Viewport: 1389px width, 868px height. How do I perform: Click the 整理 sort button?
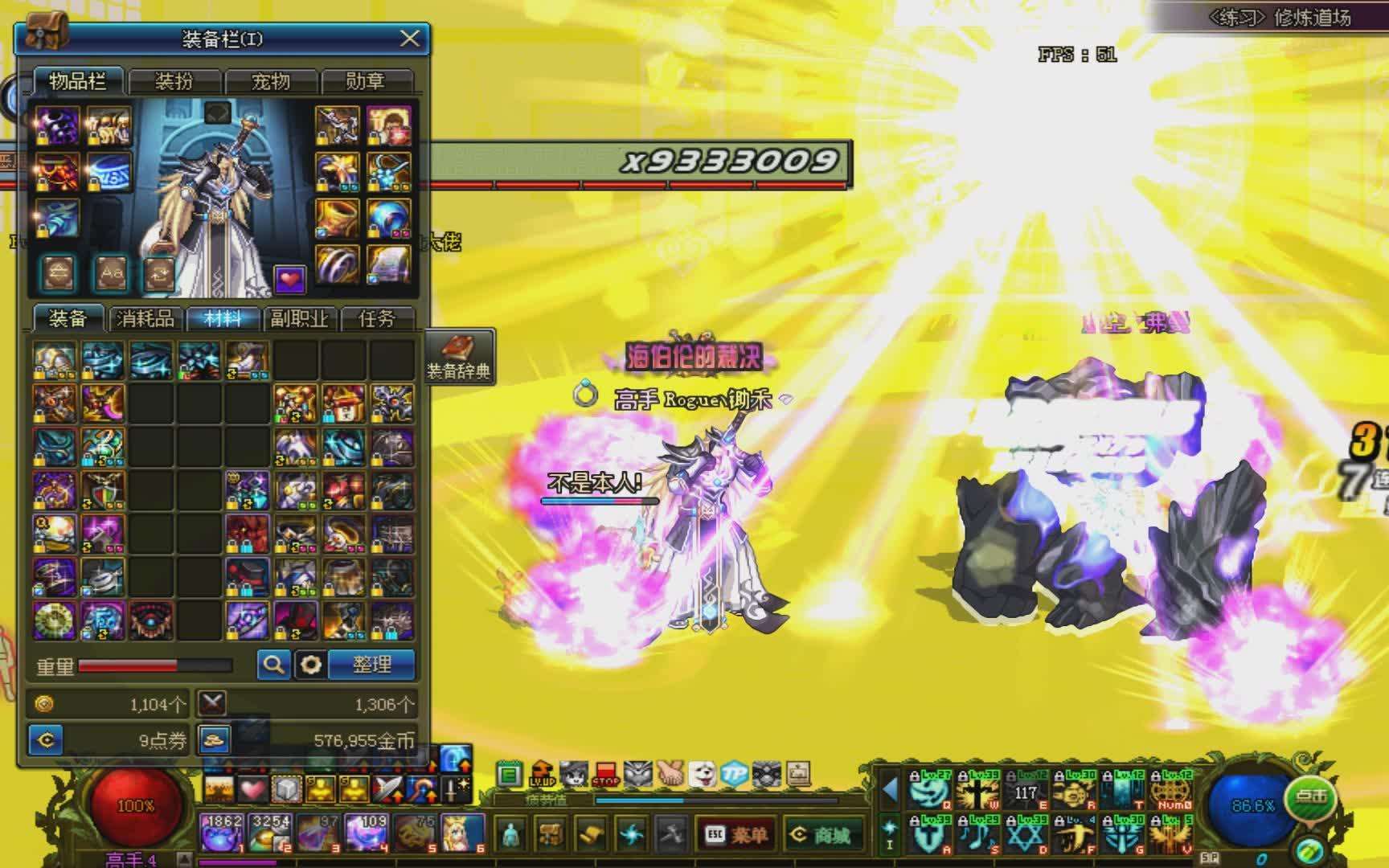tap(371, 665)
